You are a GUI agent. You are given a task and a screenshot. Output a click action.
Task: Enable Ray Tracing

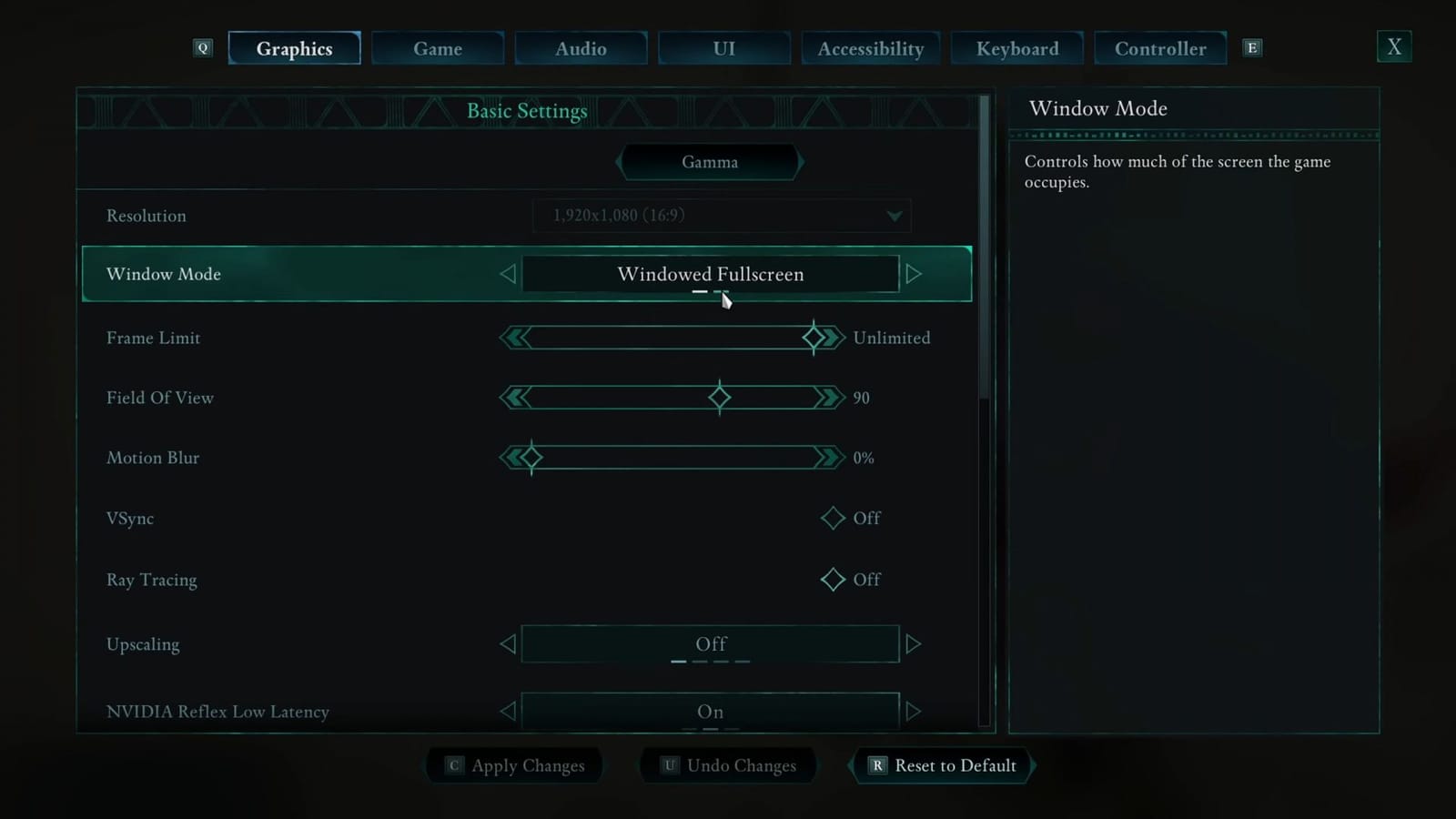[x=831, y=580]
